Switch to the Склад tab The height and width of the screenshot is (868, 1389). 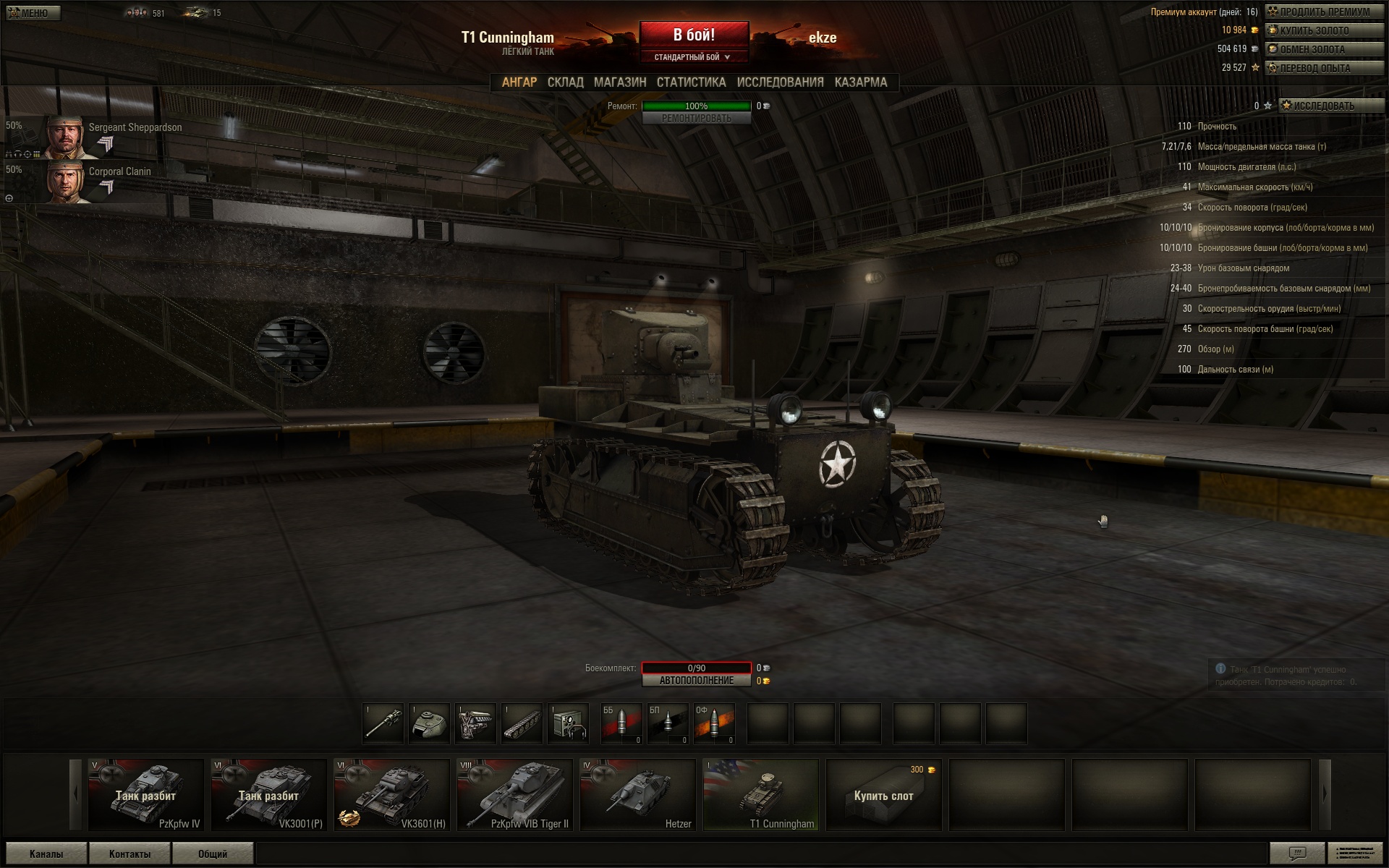point(565,82)
